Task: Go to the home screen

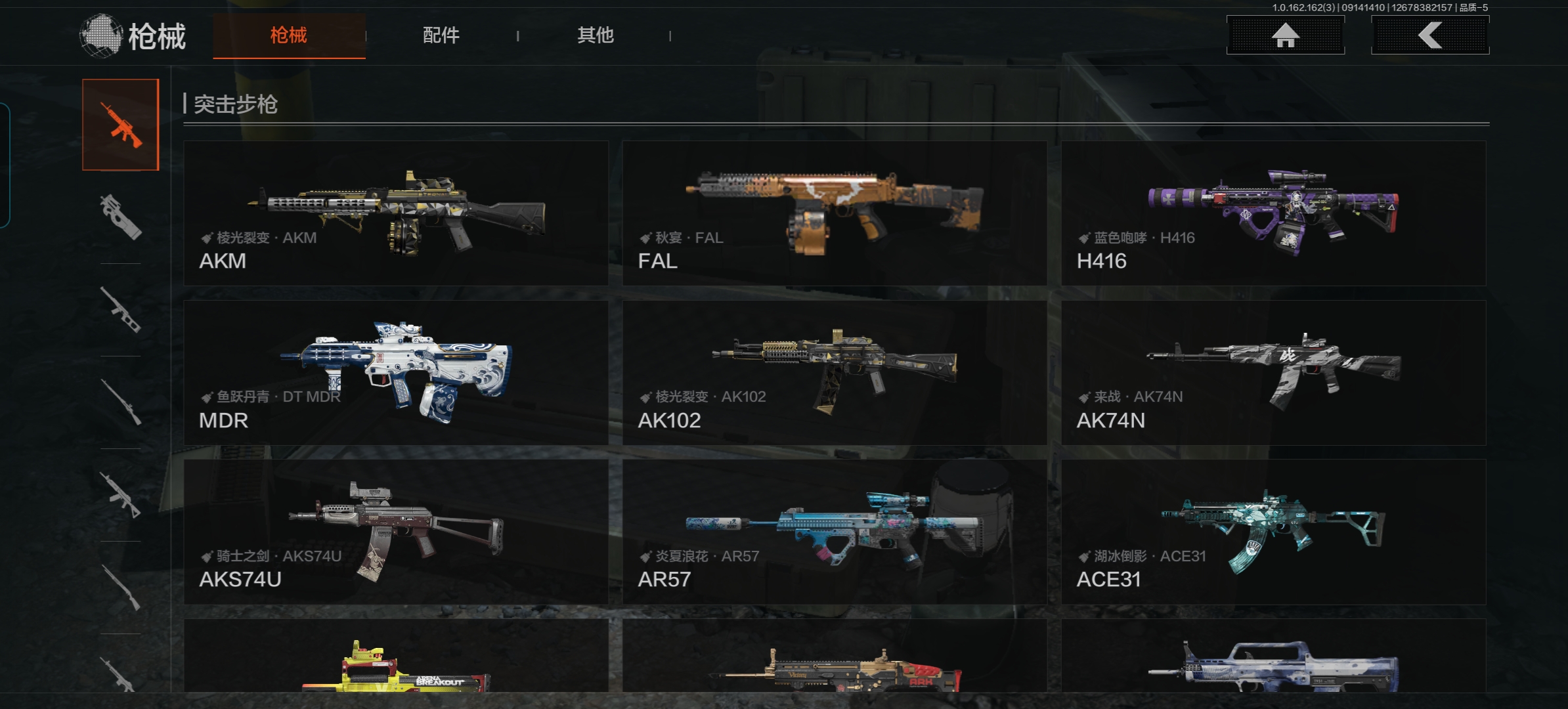Action: 1285,35
